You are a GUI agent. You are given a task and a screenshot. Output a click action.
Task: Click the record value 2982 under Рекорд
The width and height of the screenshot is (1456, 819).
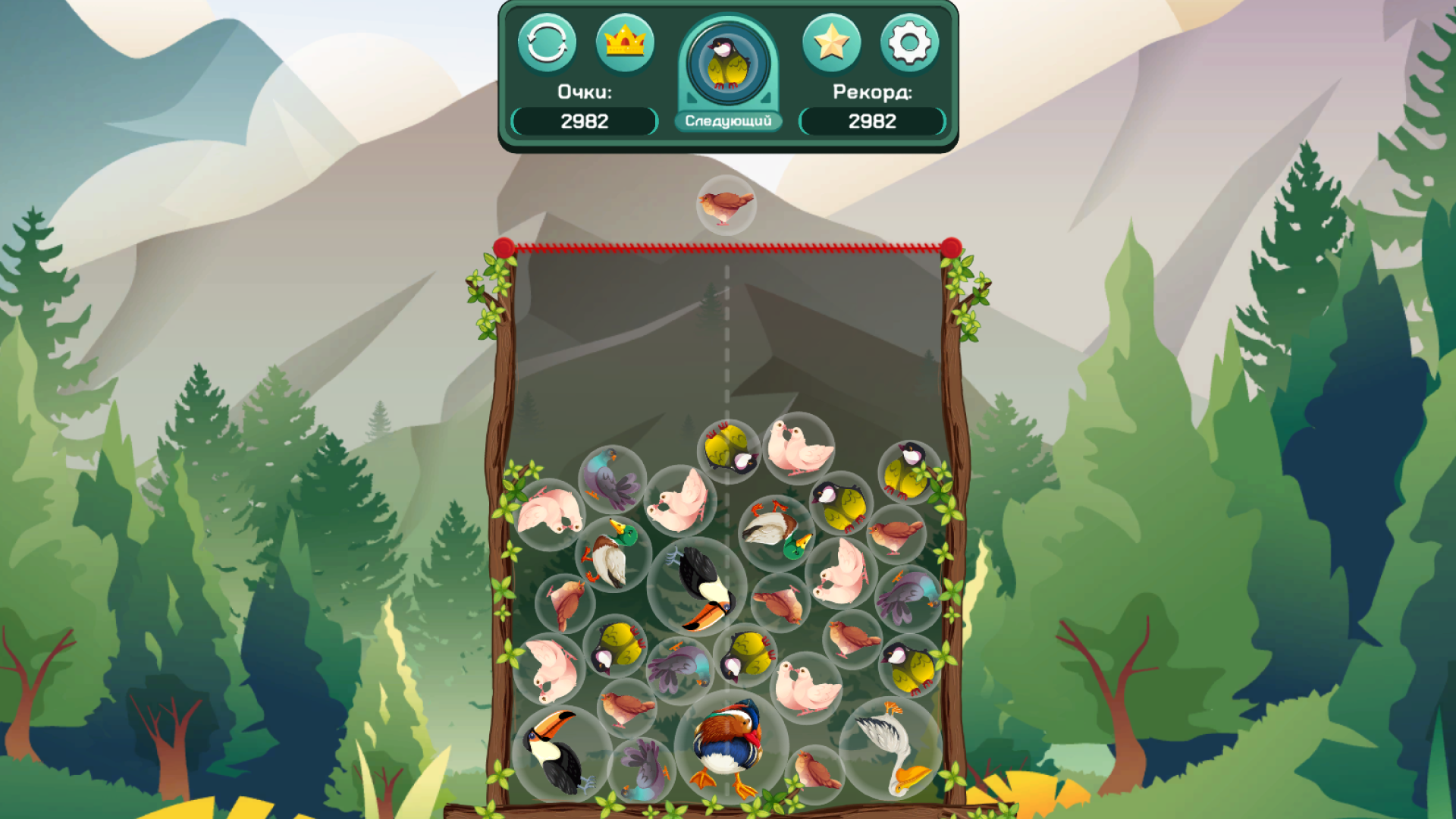coord(871,120)
